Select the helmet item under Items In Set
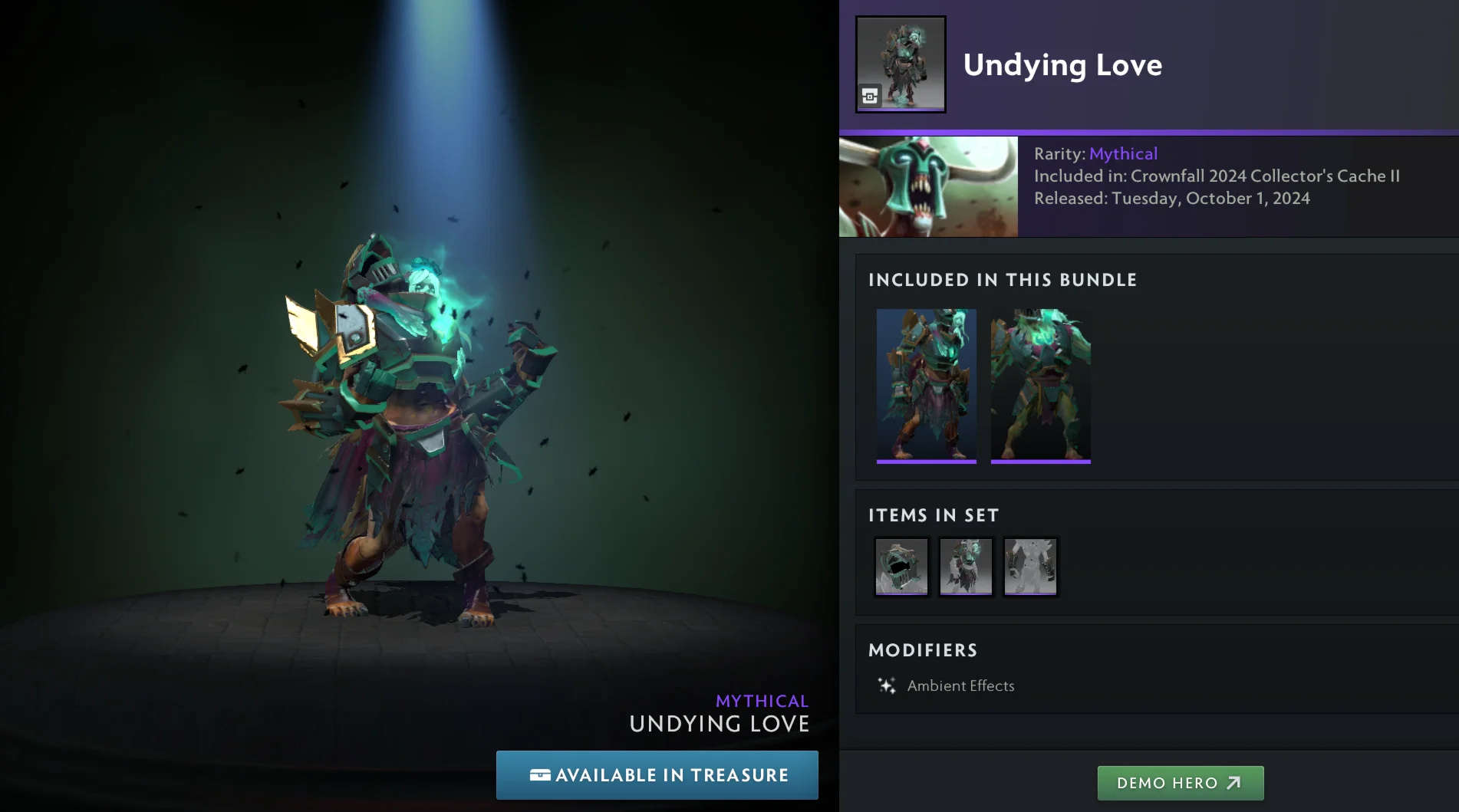The image size is (1459, 812). pyautogui.click(x=901, y=567)
